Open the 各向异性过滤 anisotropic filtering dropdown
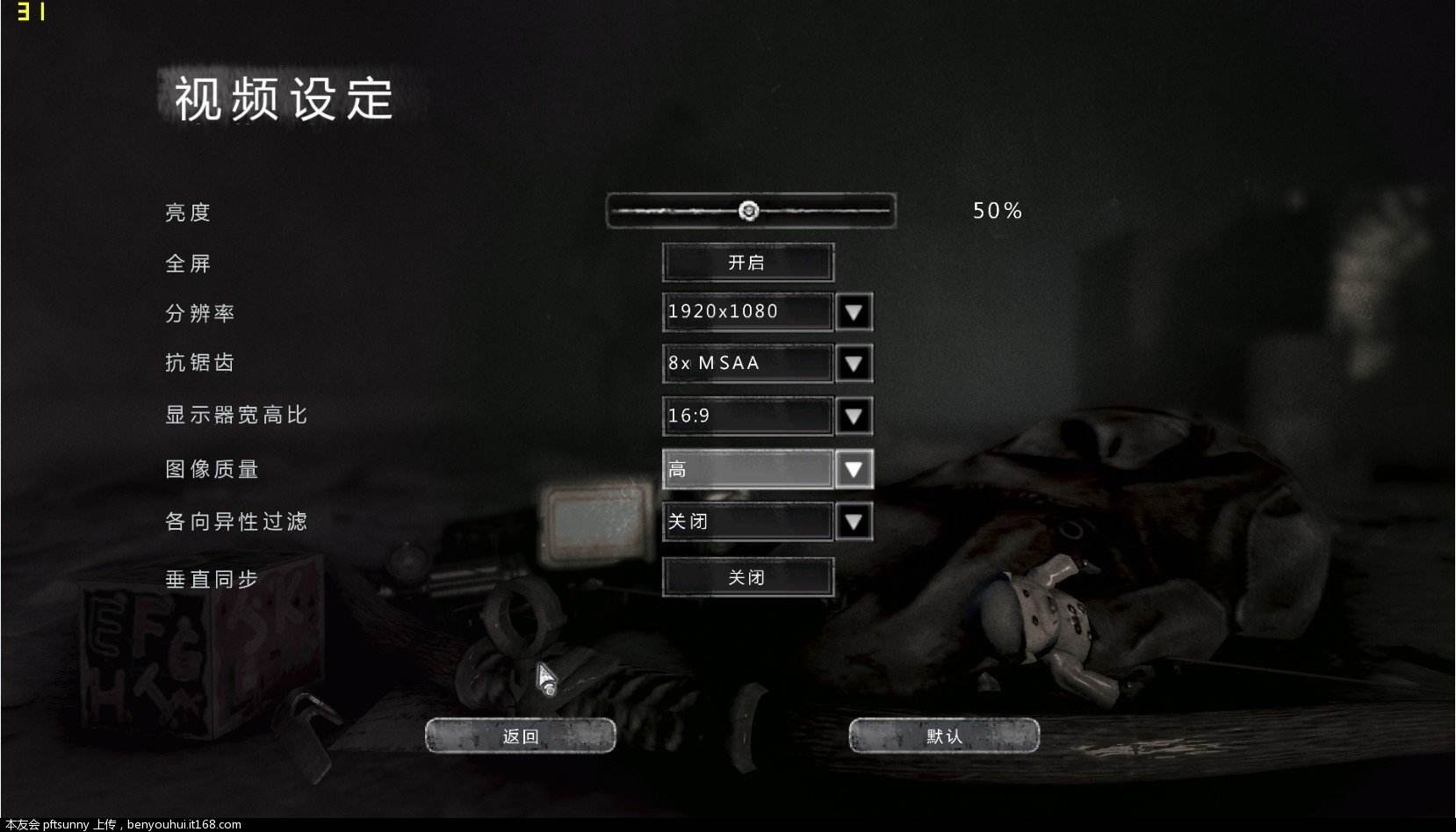 (x=854, y=522)
